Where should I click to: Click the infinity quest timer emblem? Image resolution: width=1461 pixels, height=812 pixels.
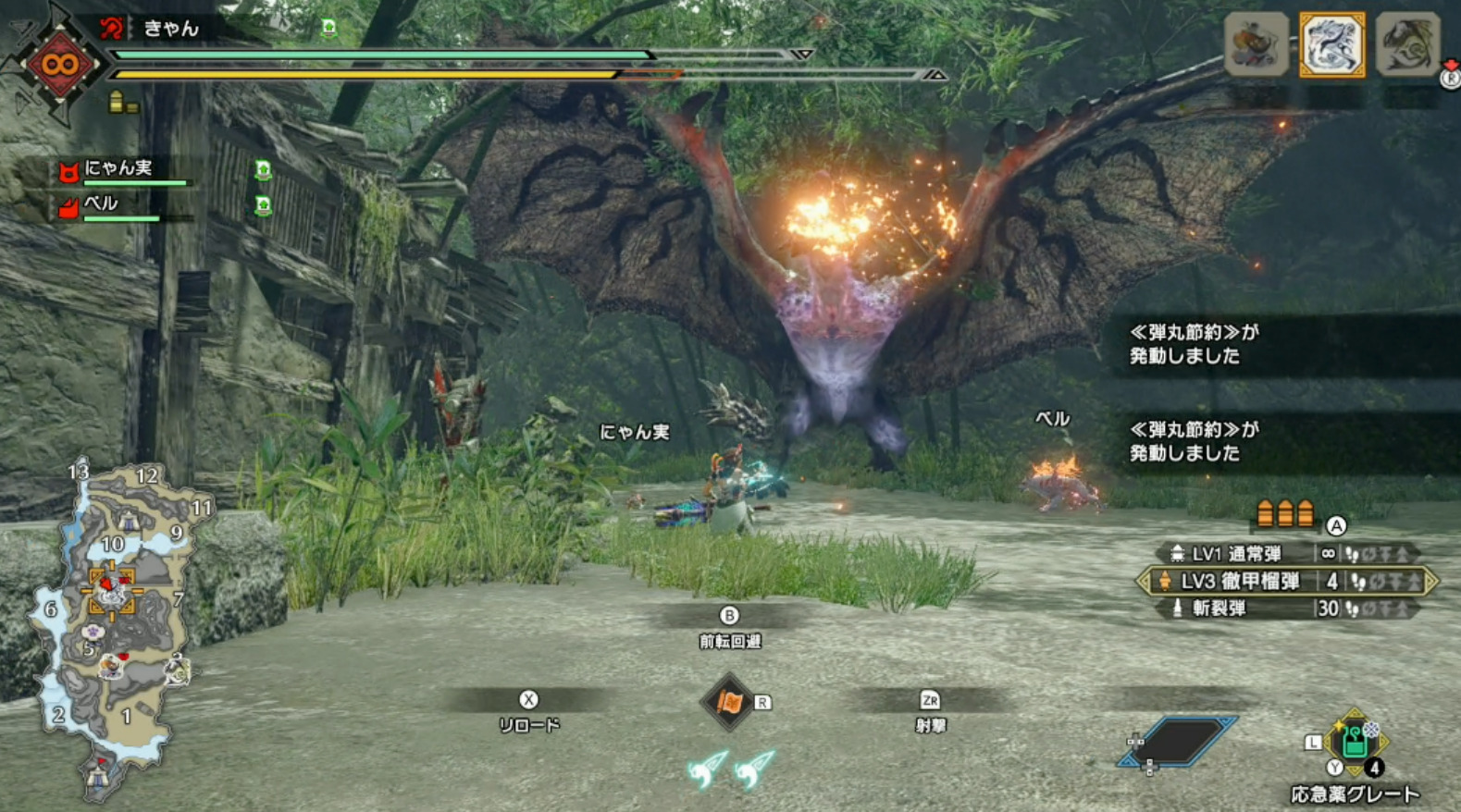click(60, 65)
